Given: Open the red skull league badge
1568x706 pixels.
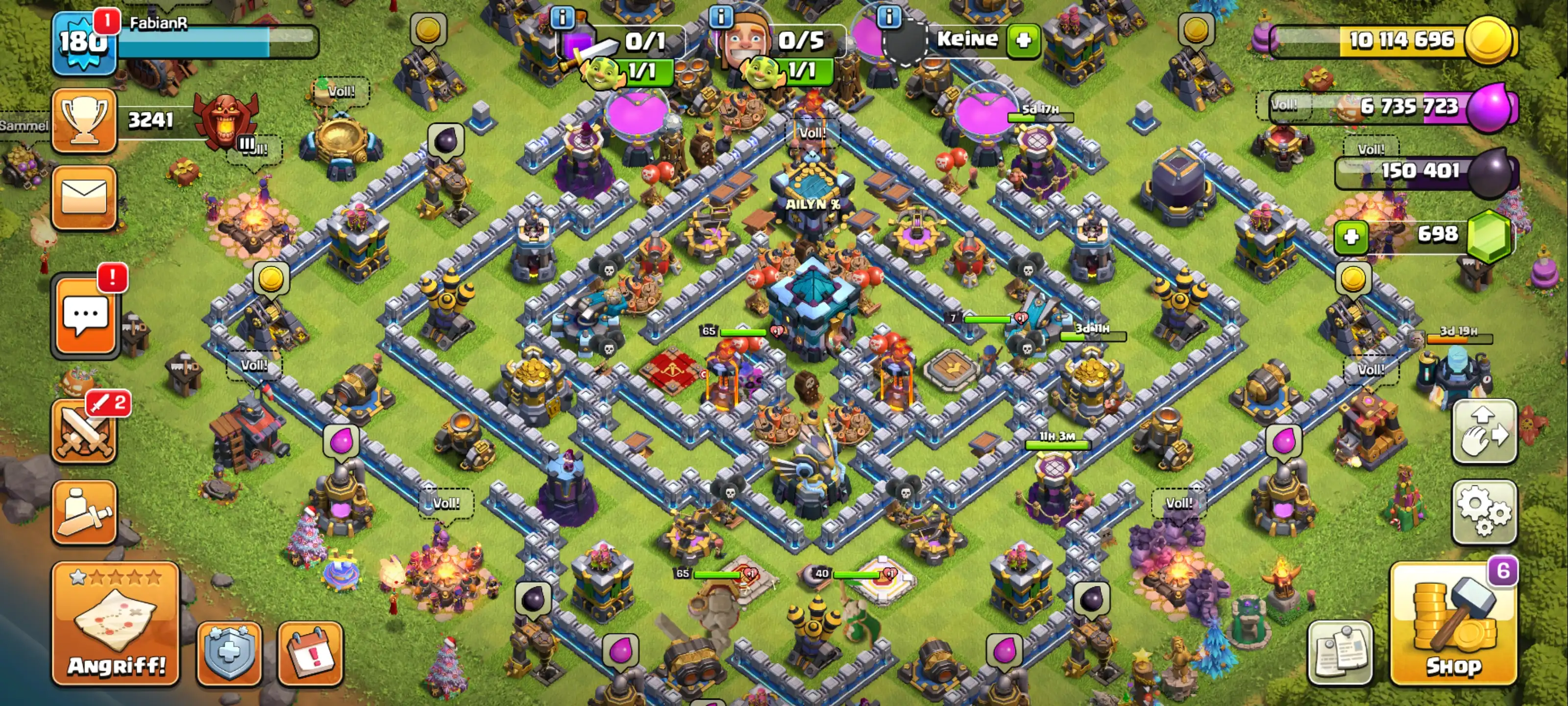Looking at the screenshot, I should point(225,121).
